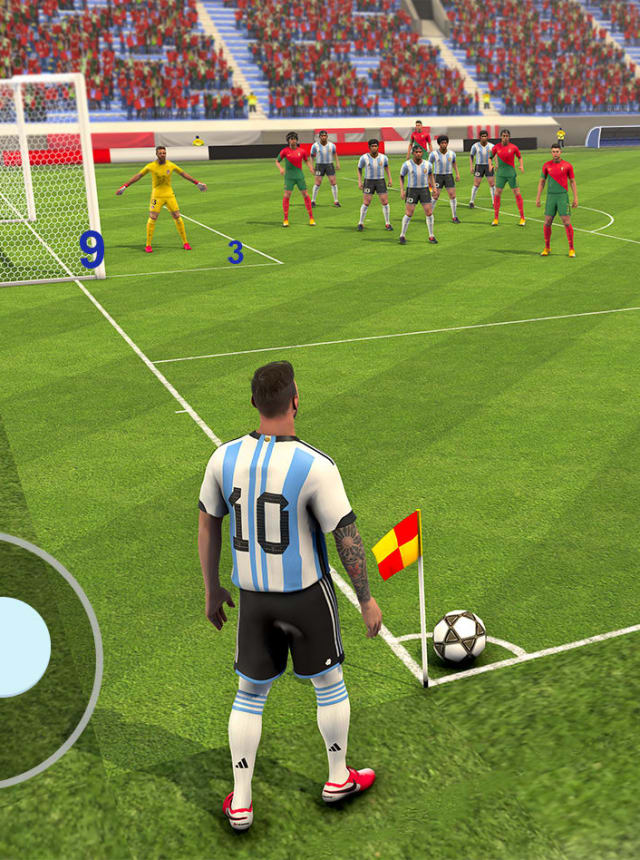This screenshot has height=860, width=640.
Task: Tap the light-blue virtual joystick knob
Action: [20, 646]
